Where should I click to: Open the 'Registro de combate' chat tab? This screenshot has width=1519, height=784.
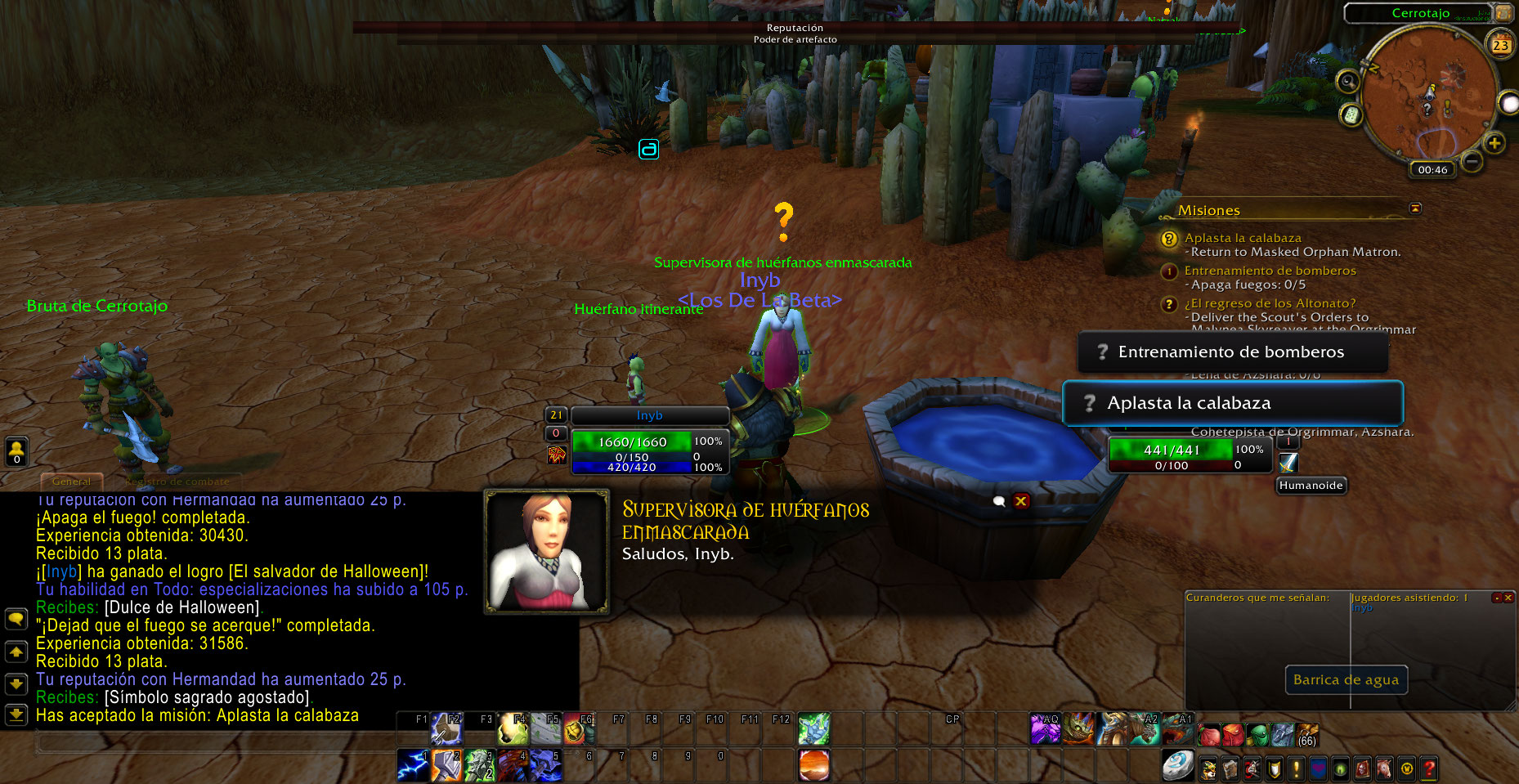[x=177, y=482]
